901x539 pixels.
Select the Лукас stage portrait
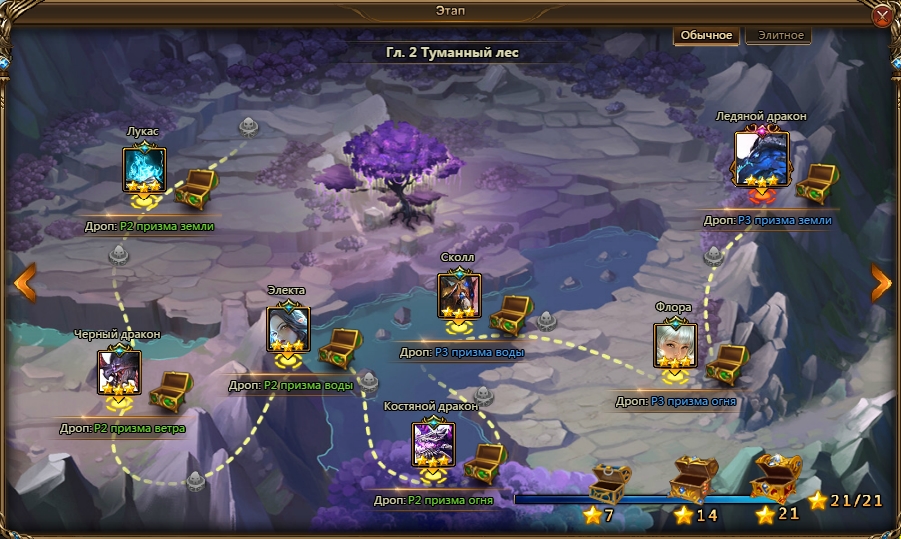143,169
